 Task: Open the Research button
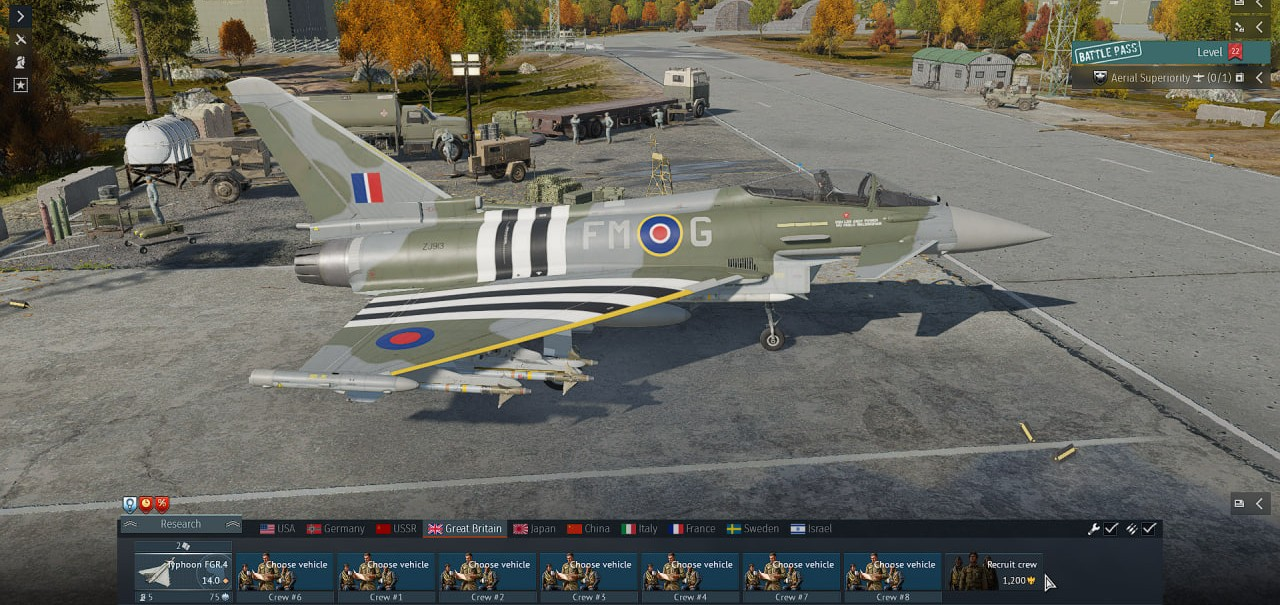(x=181, y=524)
